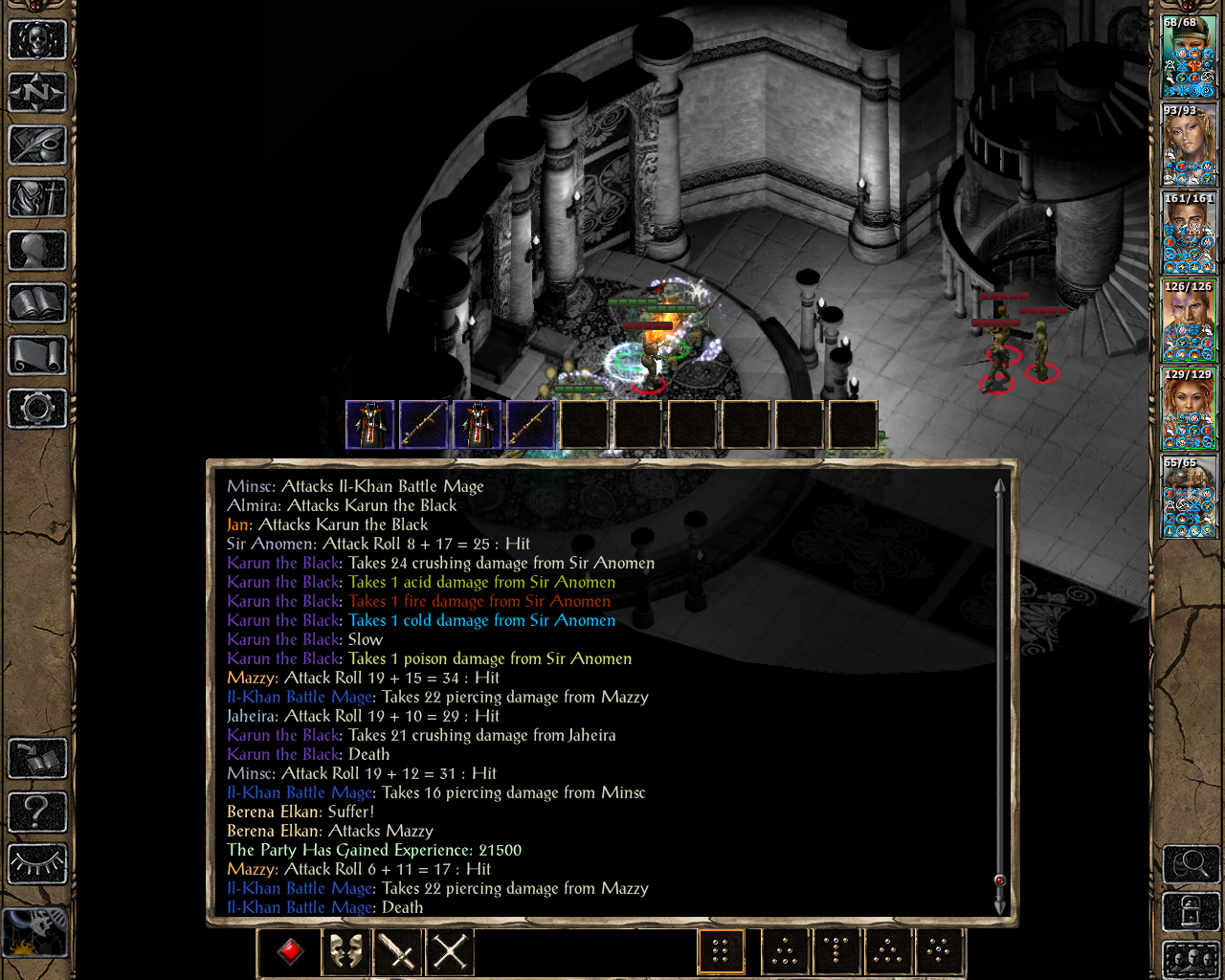Show the character record head icon
This screenshot has height=980, width=1225.
pyautogui.click(x=37, y=251)
